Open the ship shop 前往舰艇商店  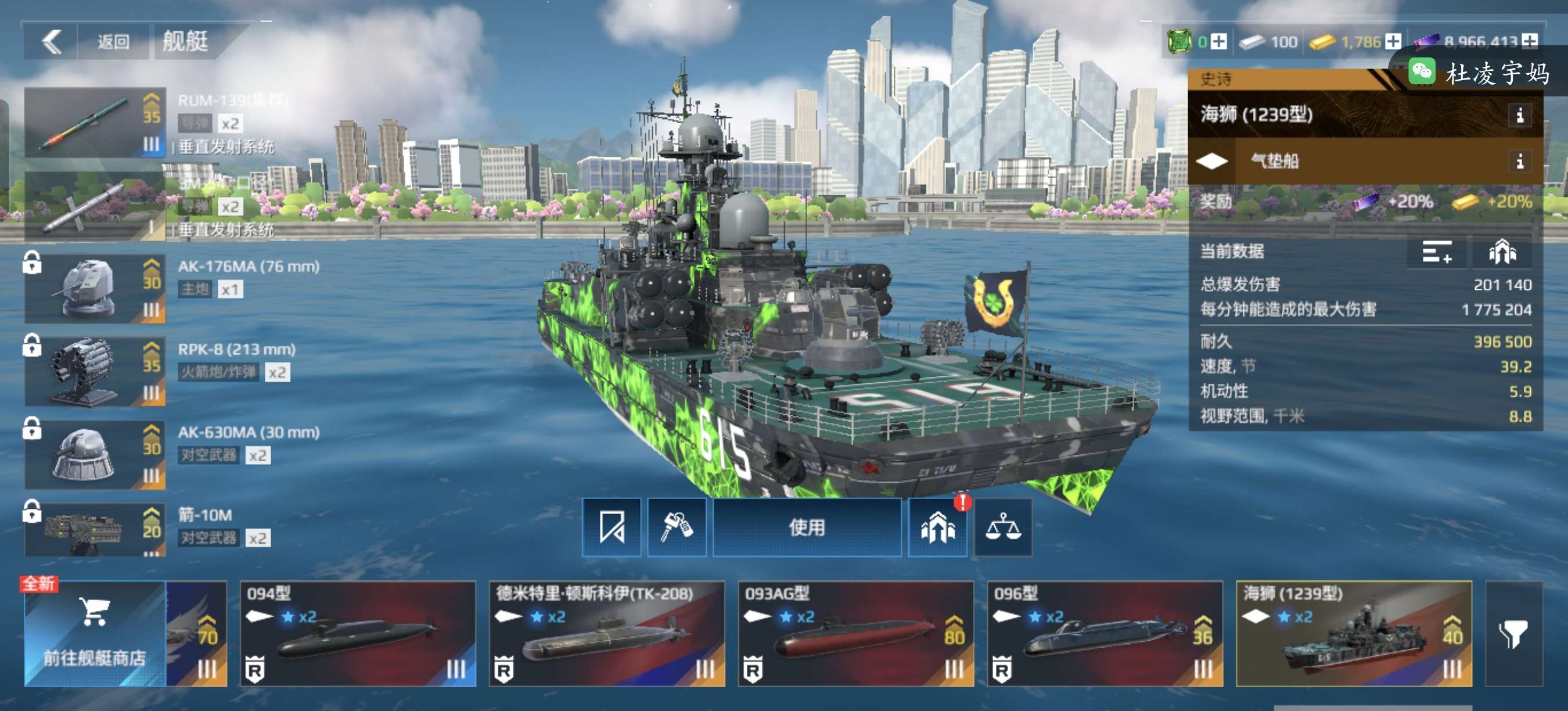pyautogui.click(x=95, y=633)
